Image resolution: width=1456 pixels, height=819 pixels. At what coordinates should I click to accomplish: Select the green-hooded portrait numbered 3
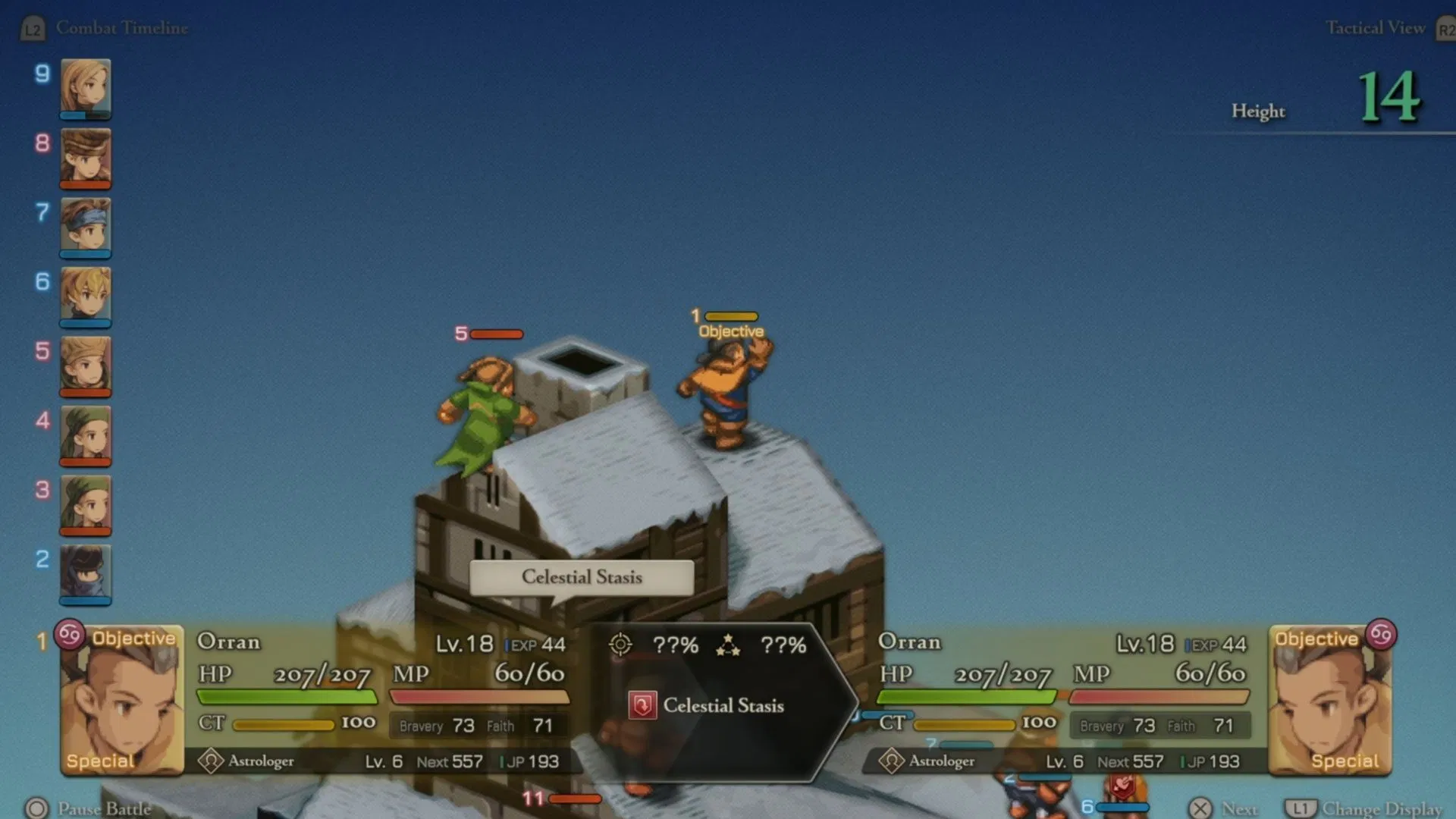point(86,504)
